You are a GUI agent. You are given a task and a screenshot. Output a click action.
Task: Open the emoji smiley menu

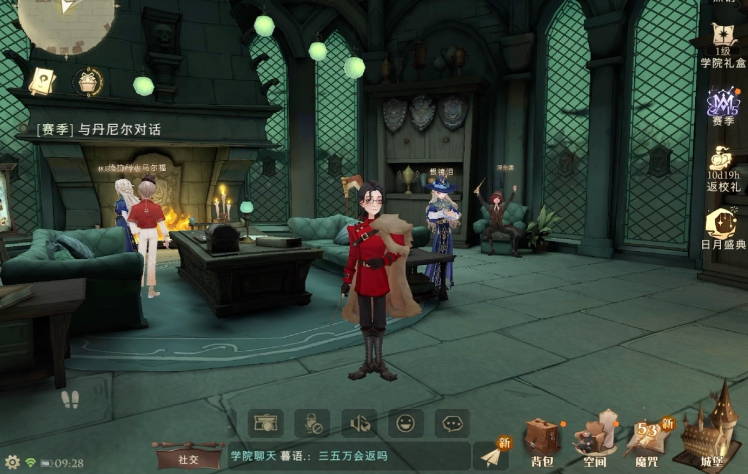[405, 423]
